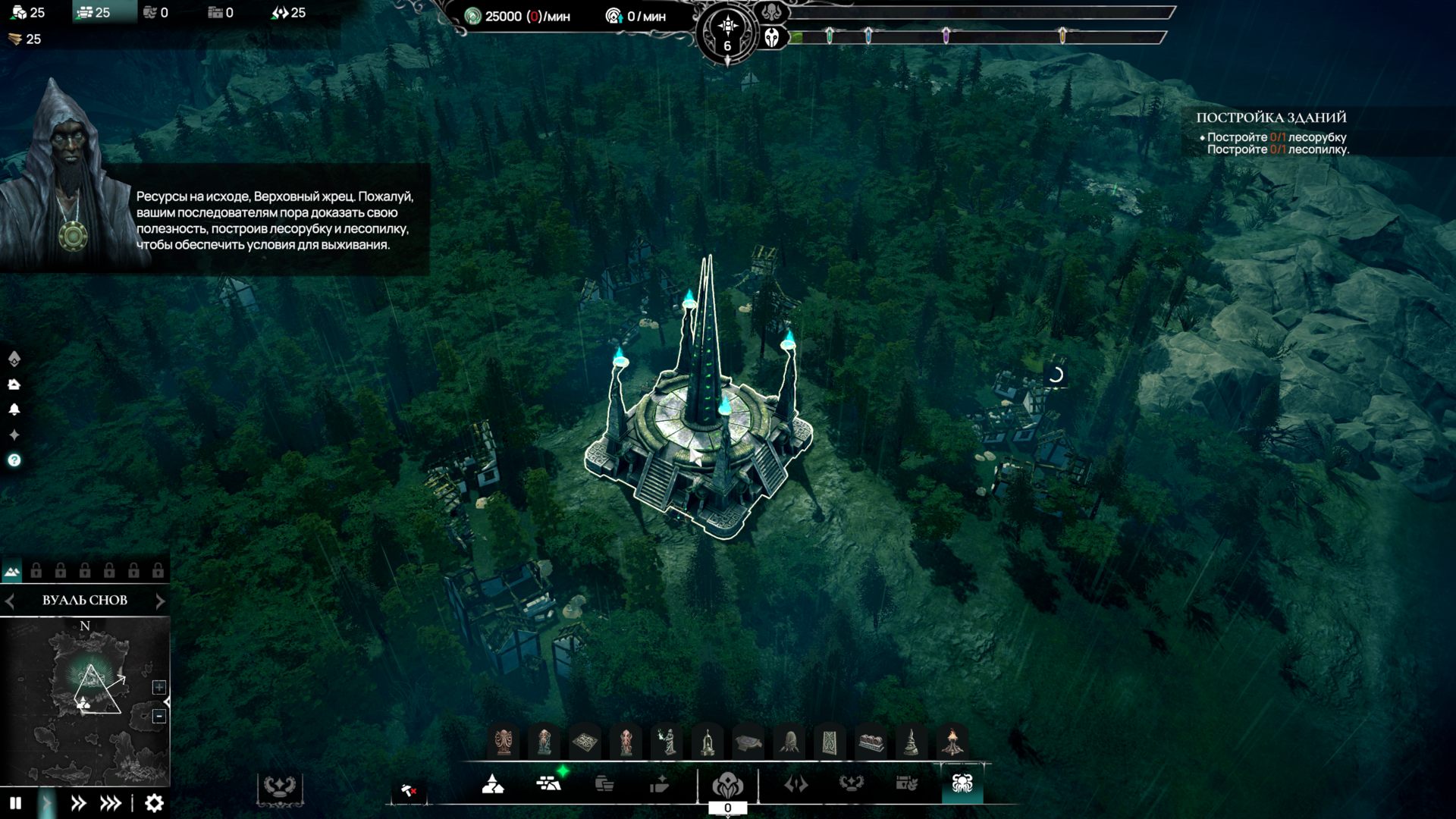
Task: Zoom in the minimap with plus button
Action: click(x=159, y=687)
